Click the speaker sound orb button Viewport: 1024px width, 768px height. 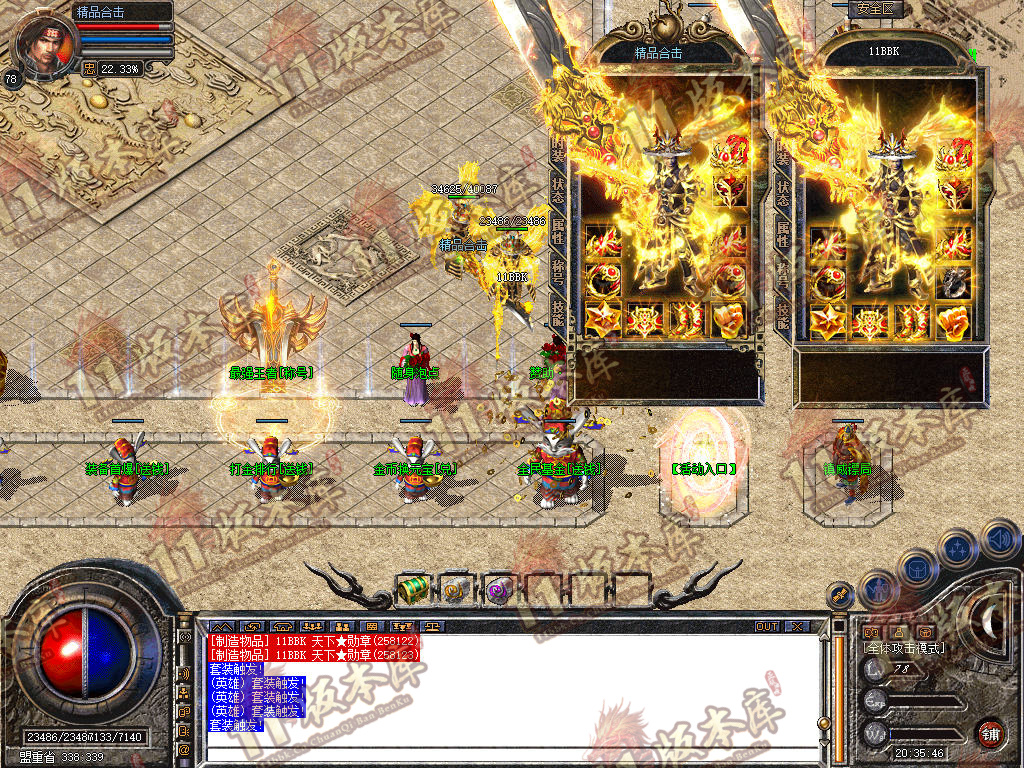tap(1000, 538)
